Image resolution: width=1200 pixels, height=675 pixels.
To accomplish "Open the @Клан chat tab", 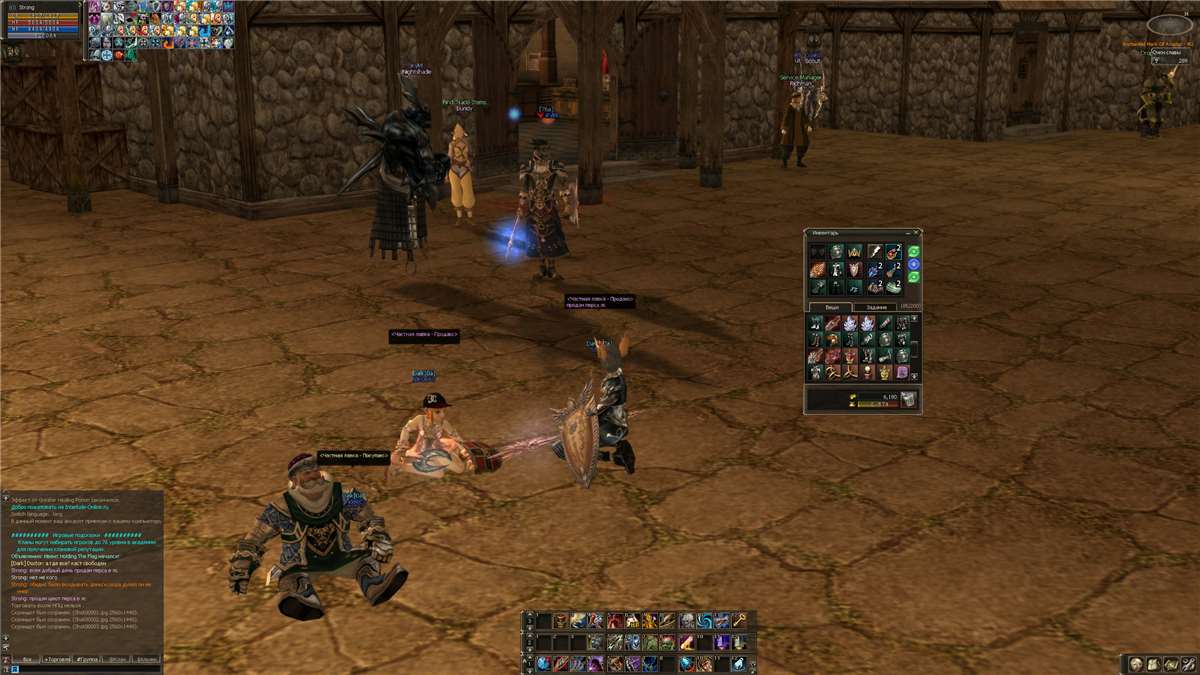I will tap(118, 660).
